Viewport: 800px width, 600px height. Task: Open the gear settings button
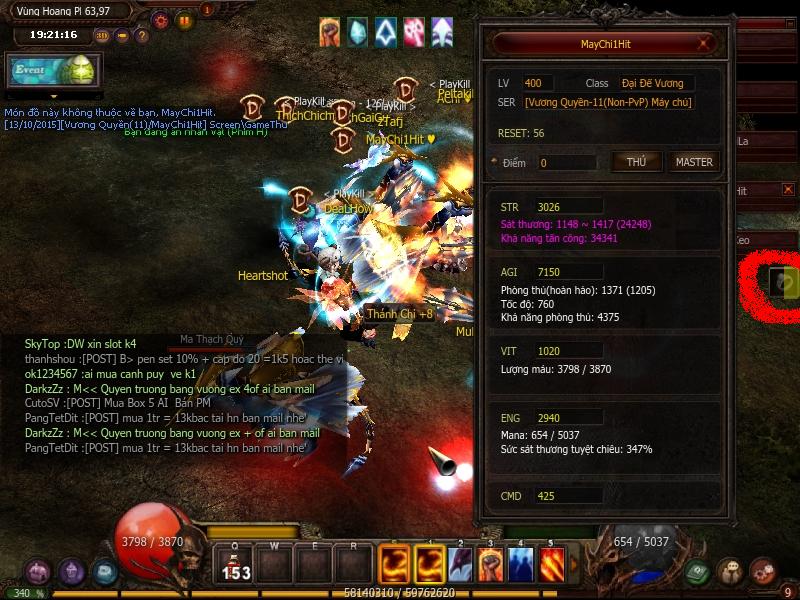(x=161, y=19)
